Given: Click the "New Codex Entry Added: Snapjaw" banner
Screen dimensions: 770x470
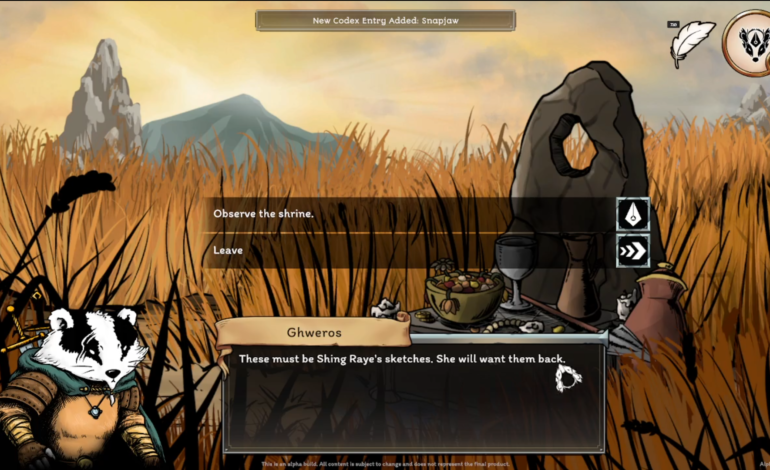Looking at the screenshot, I should 385,20.
